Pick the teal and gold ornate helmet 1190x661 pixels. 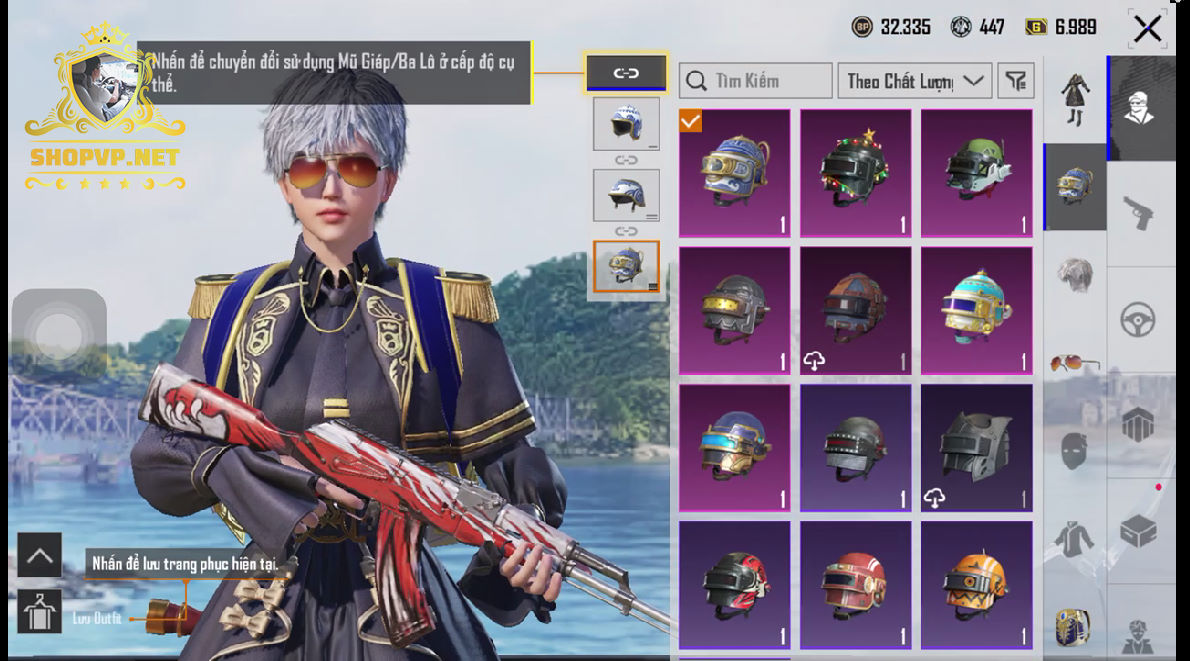click(976, 310)
